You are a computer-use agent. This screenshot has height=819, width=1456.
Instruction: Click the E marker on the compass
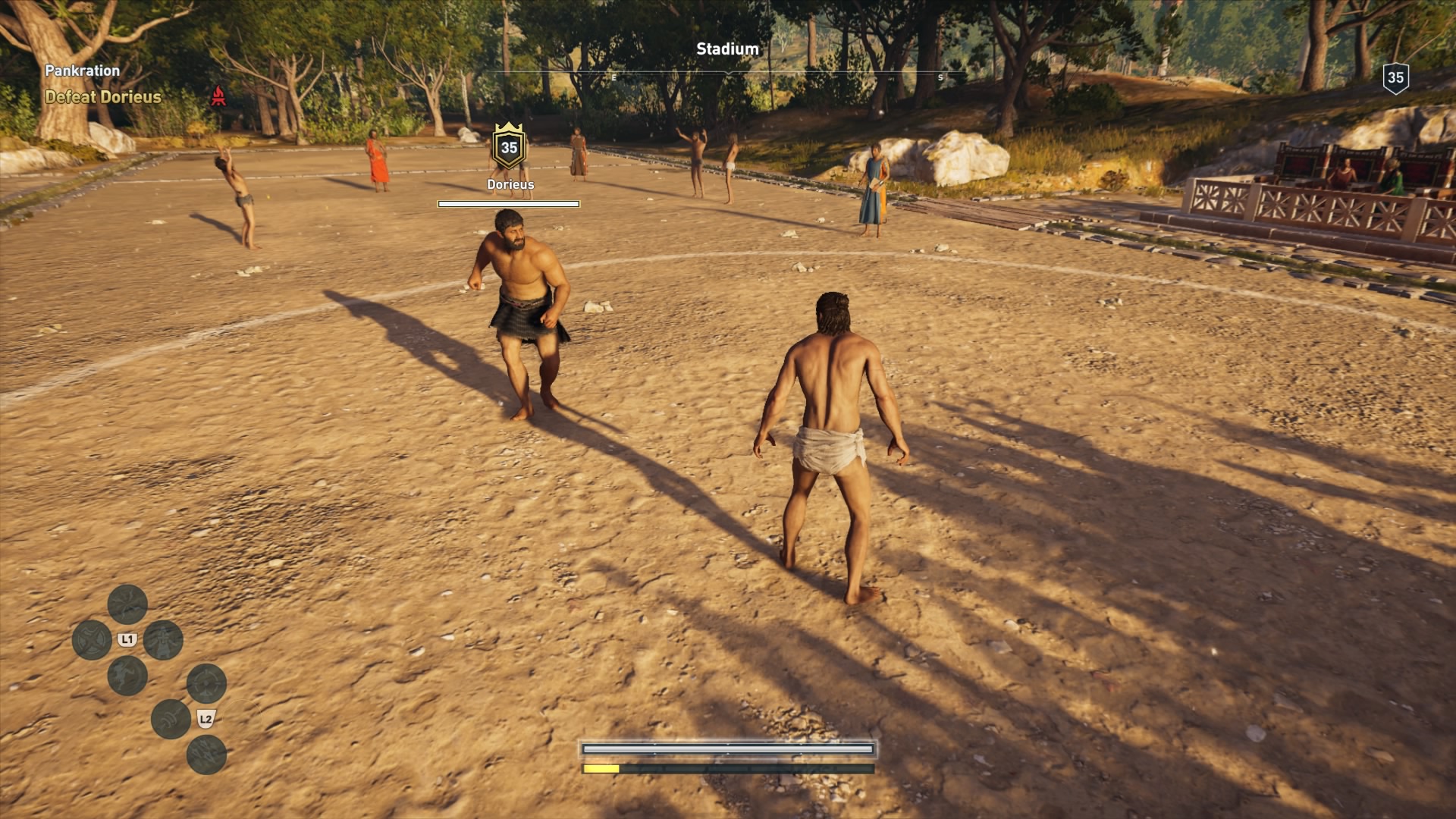tap(613, 77)
